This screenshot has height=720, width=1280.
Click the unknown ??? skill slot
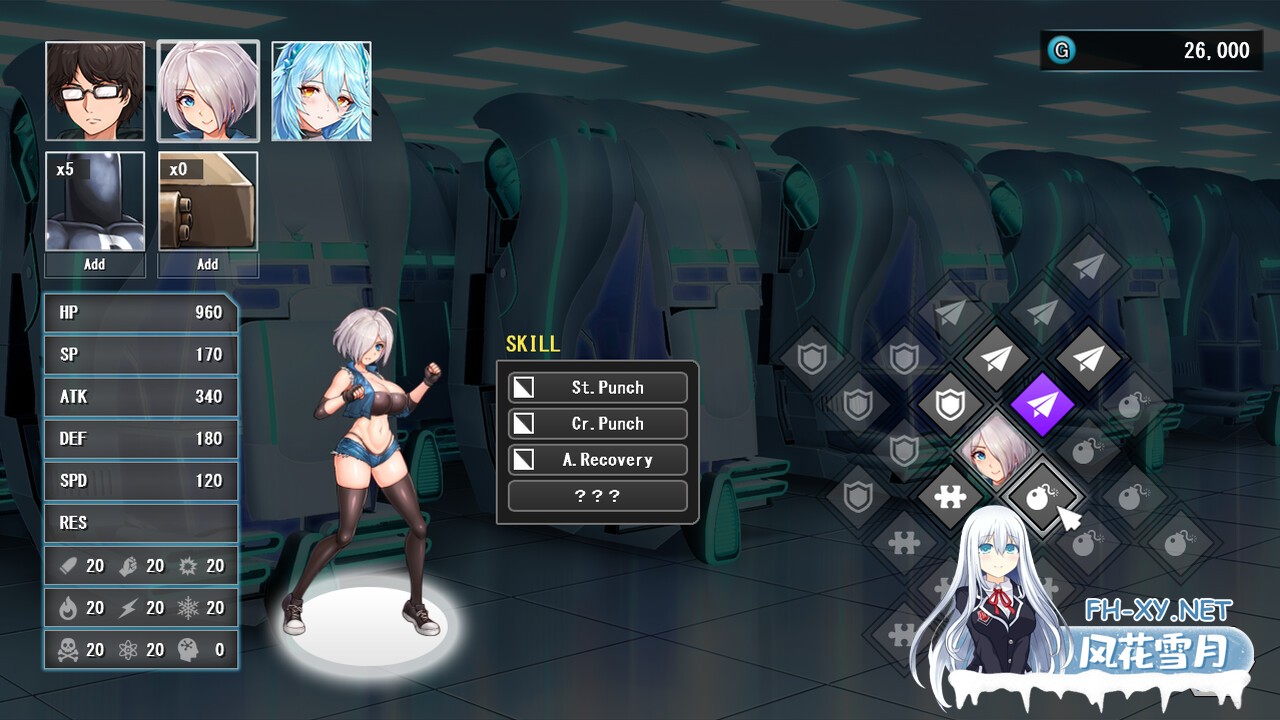point(598,496)
